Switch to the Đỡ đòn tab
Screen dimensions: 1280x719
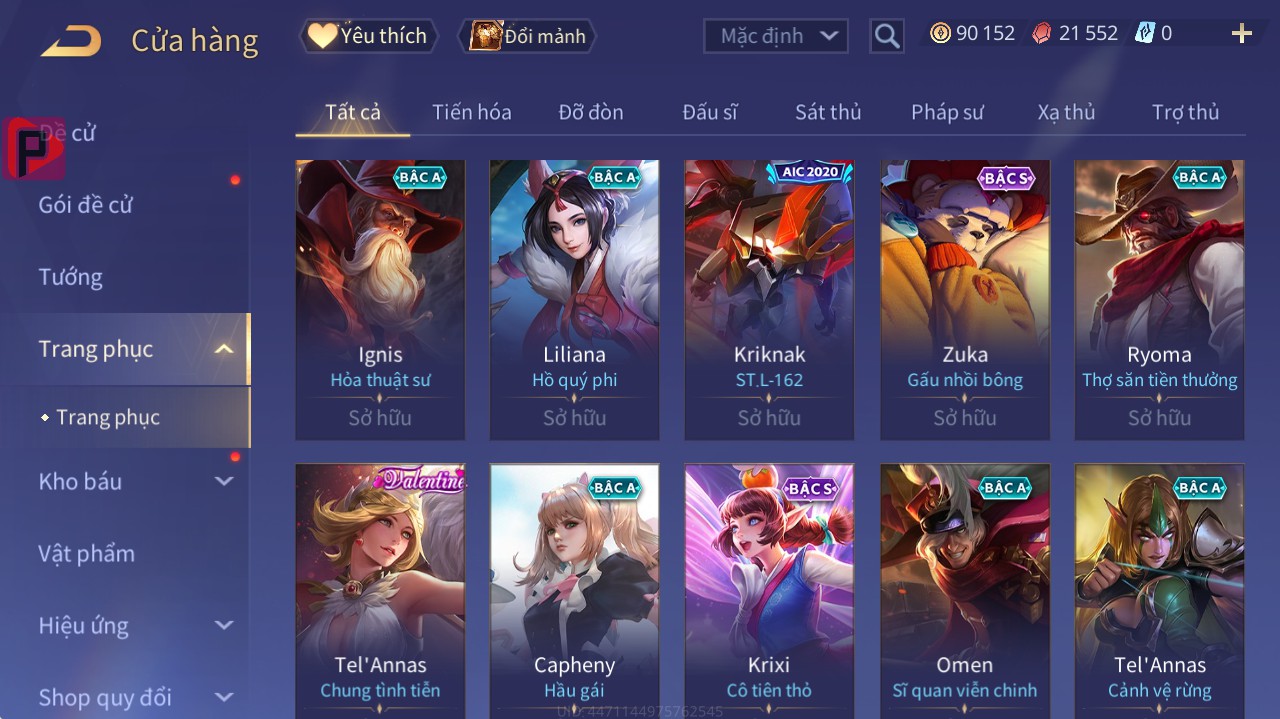(590, 112)
